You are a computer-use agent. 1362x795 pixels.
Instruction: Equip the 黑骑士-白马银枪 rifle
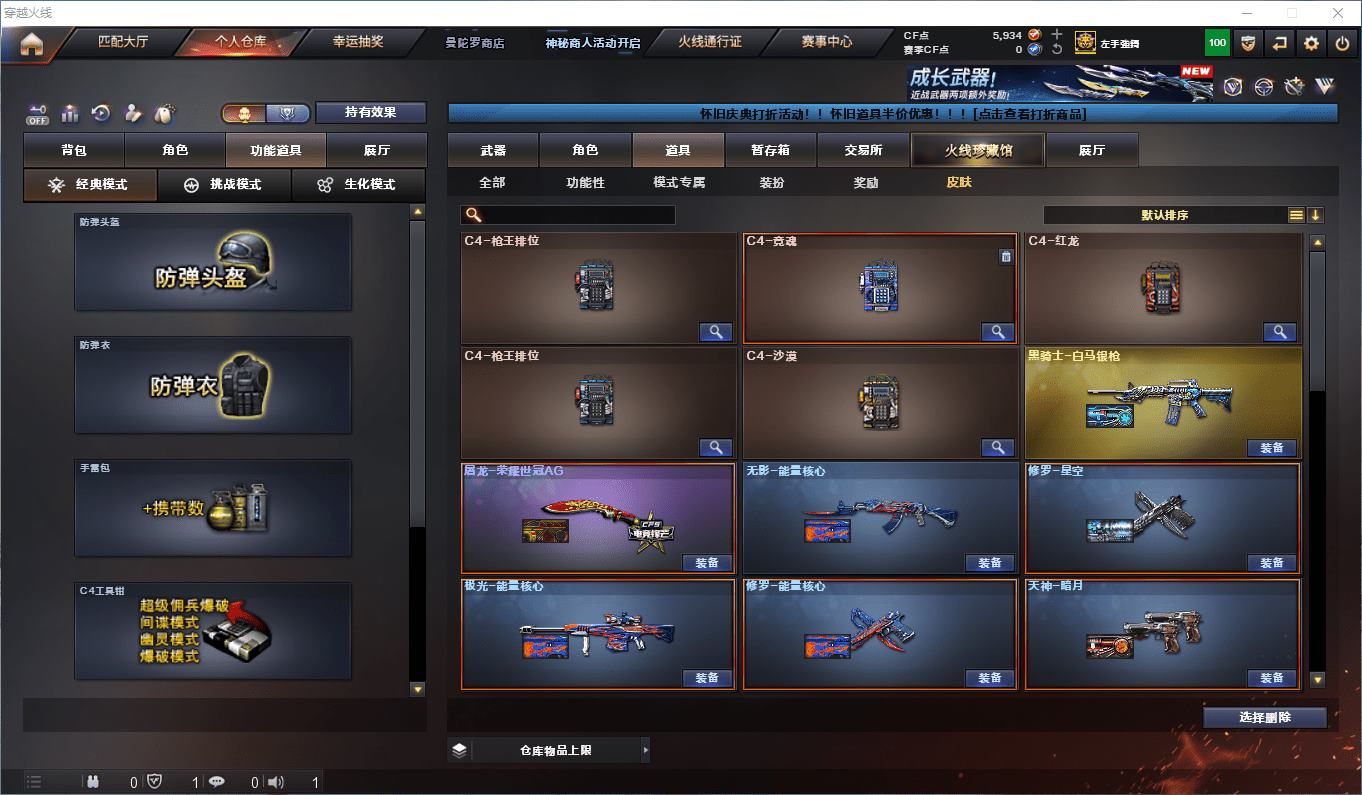coord(1271,448)
